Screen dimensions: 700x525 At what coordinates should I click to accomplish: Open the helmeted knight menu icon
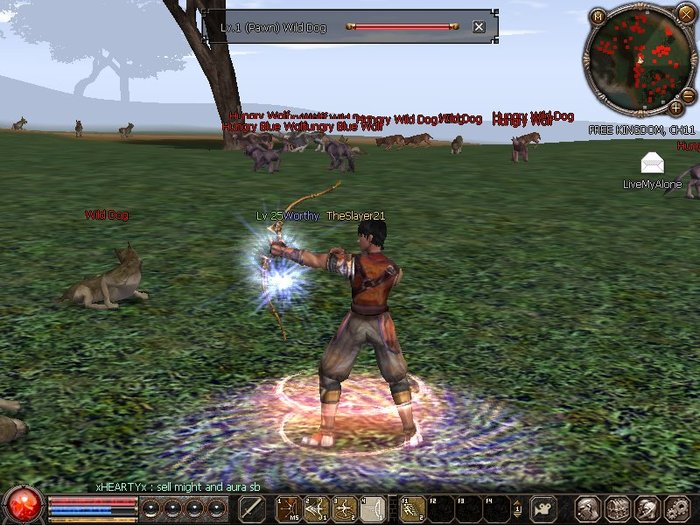645,508
